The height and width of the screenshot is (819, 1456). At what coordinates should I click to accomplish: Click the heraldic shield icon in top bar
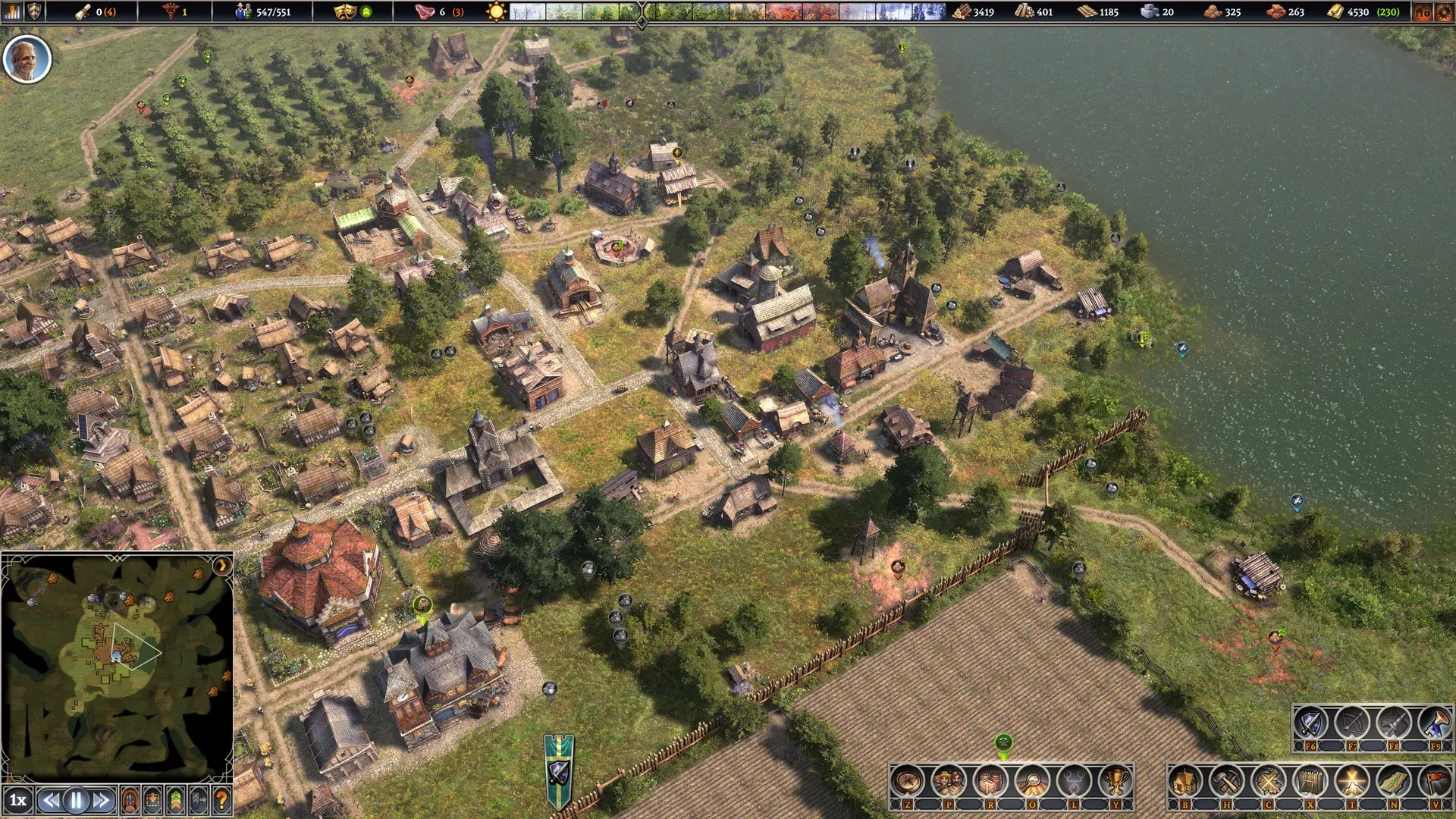[35, 11]
